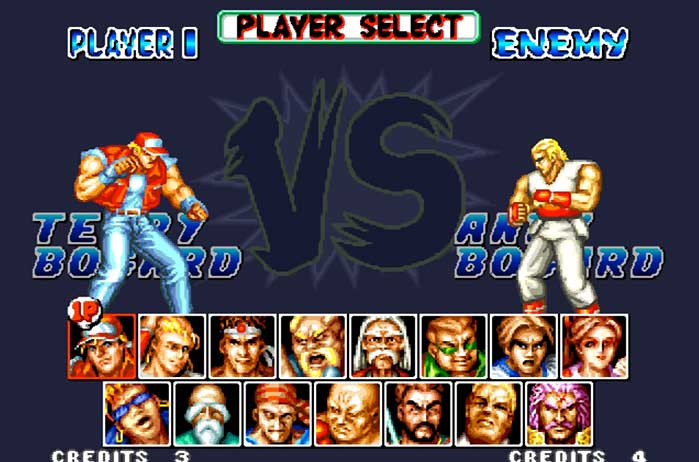Viewport: 699px width, 462px height.
Task: Select Geese Howard's blond portrait
Action: [488, 413]
